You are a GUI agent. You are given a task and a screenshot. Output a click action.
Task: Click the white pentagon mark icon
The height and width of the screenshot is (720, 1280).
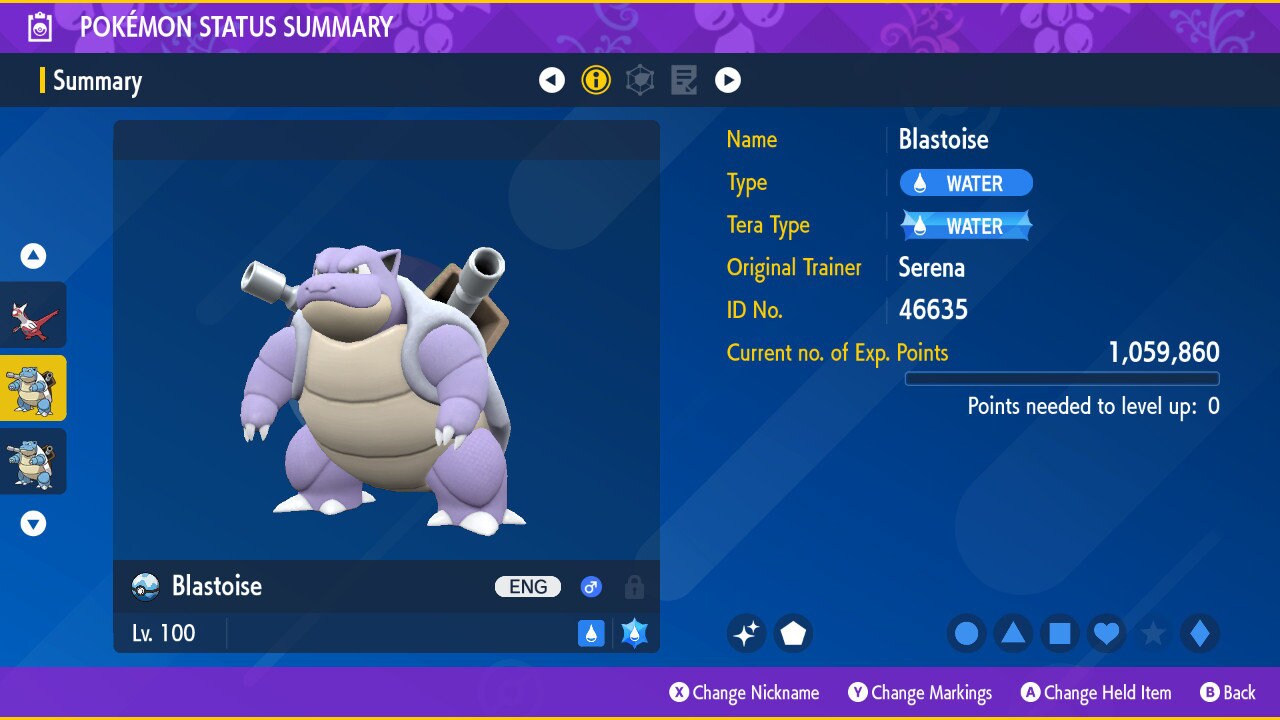(x=793, y=633)
